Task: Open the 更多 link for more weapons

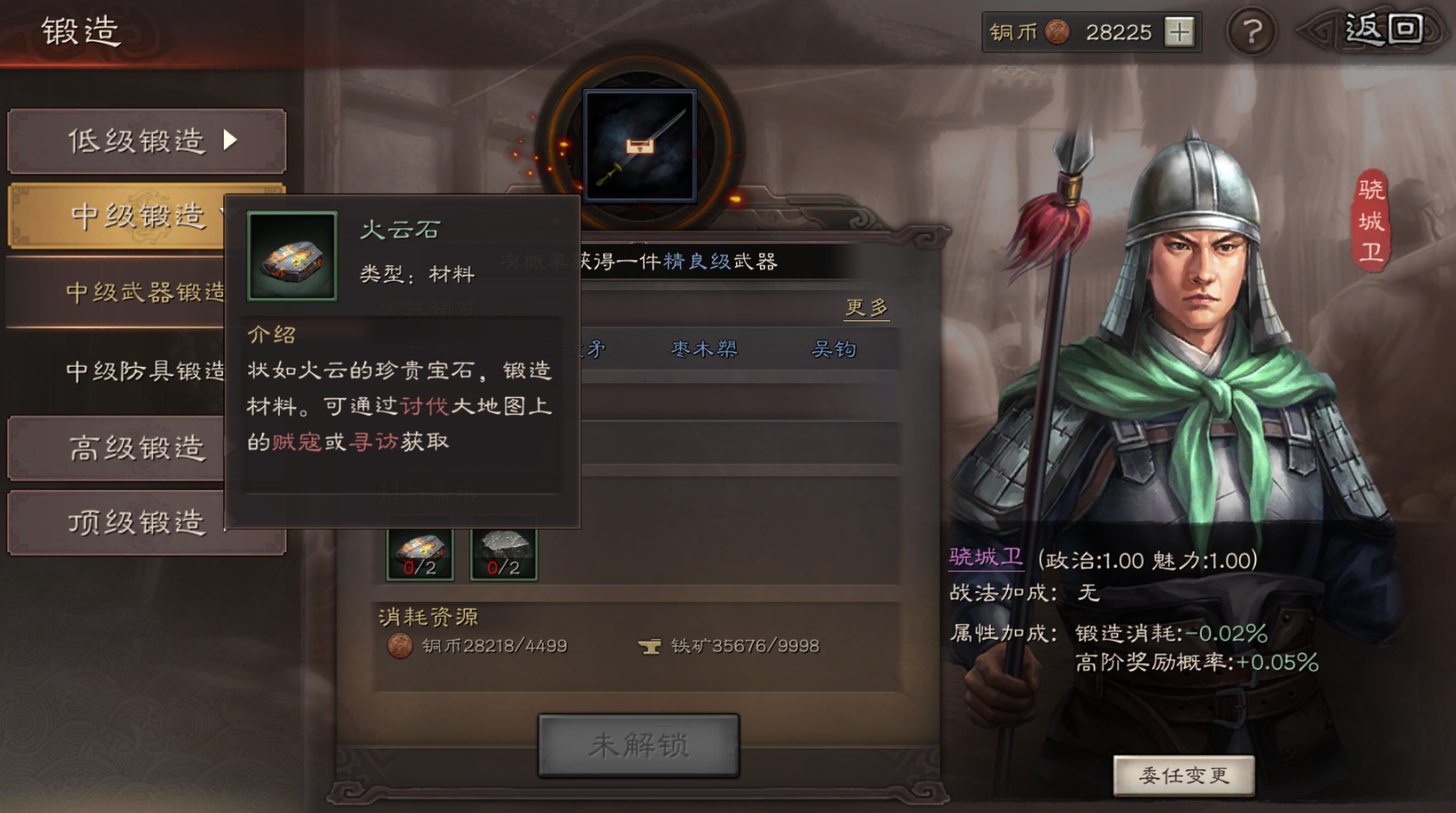Action: [x=866, y=307]
